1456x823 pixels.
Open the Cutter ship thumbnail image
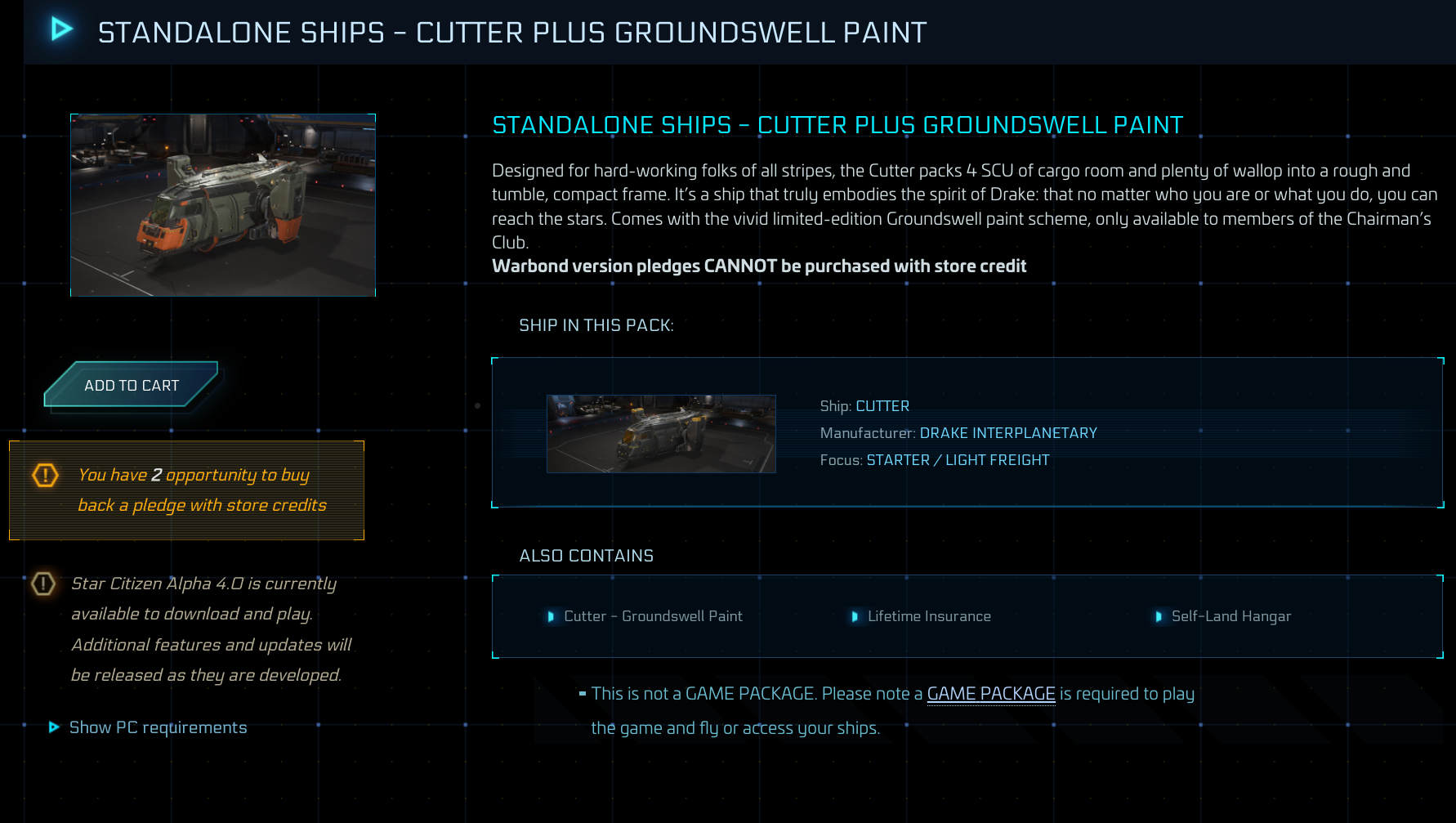[x=661, y=434]
